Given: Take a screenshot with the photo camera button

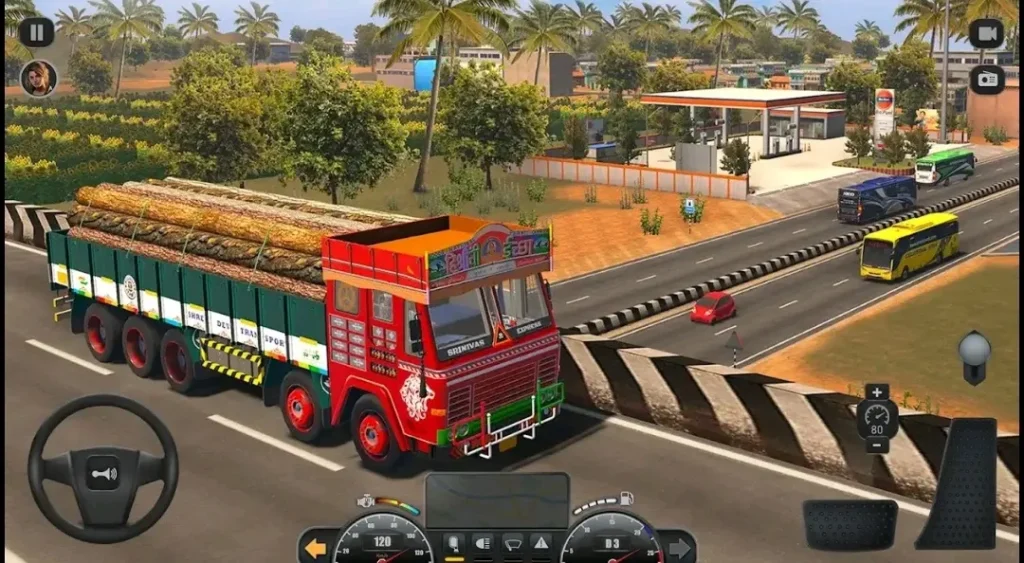Looking at the screenshot, I should [986, 79].
